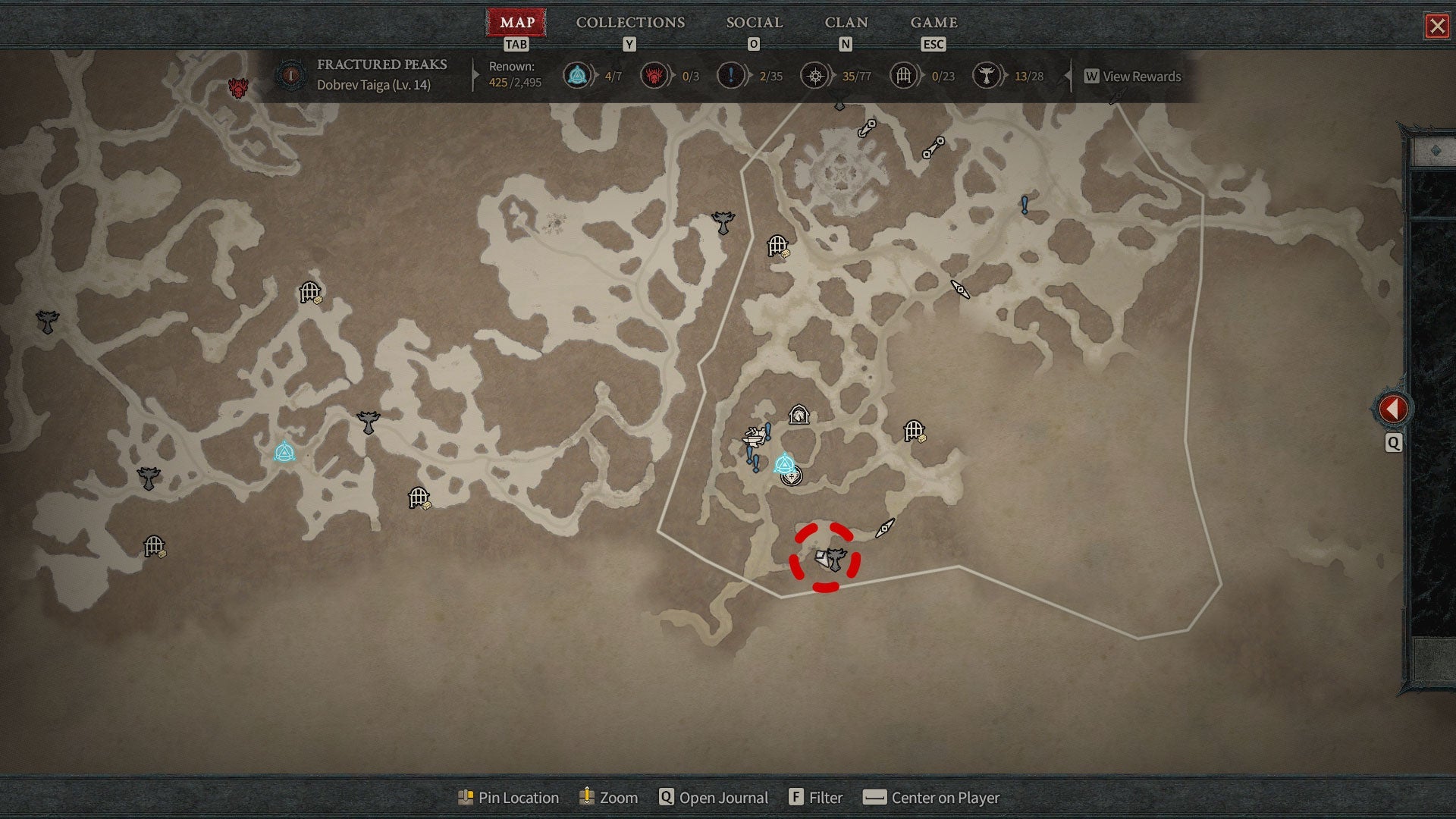Viewport: 1456px width, 819px height.
Task: Open the Game menu tab
Action: click(934, 23)
